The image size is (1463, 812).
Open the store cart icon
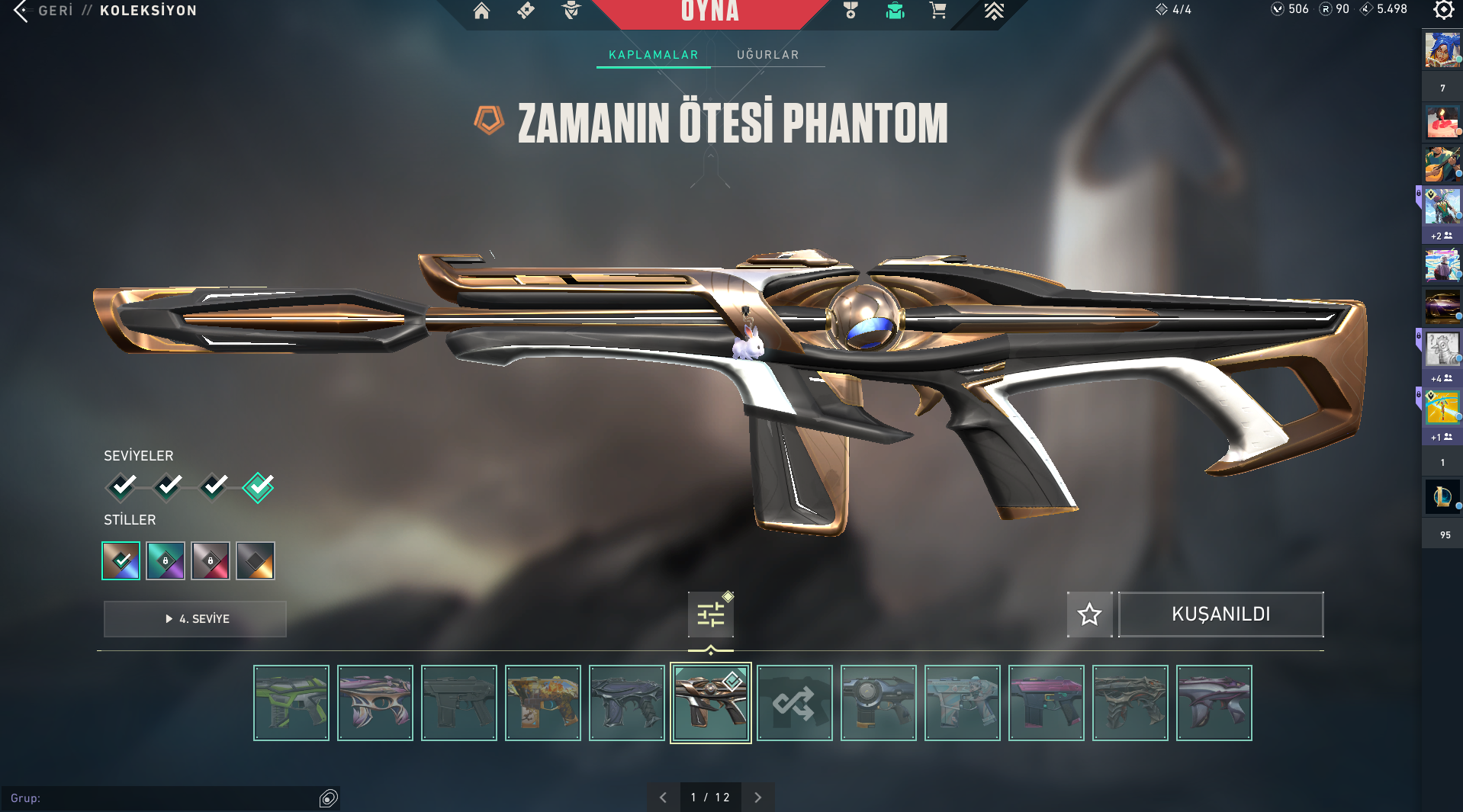point(937,11)
